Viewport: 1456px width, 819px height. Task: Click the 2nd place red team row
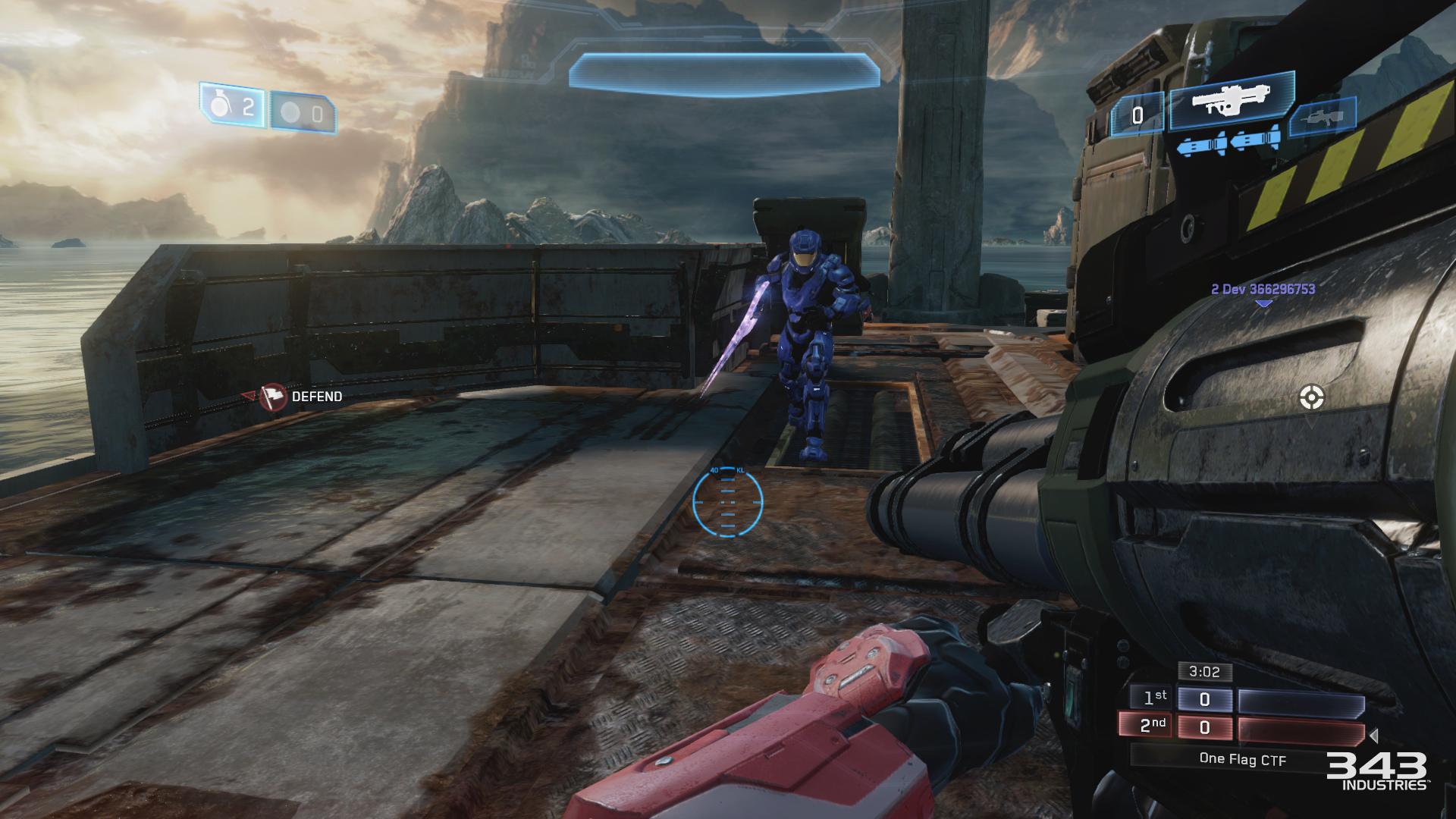1247,727
